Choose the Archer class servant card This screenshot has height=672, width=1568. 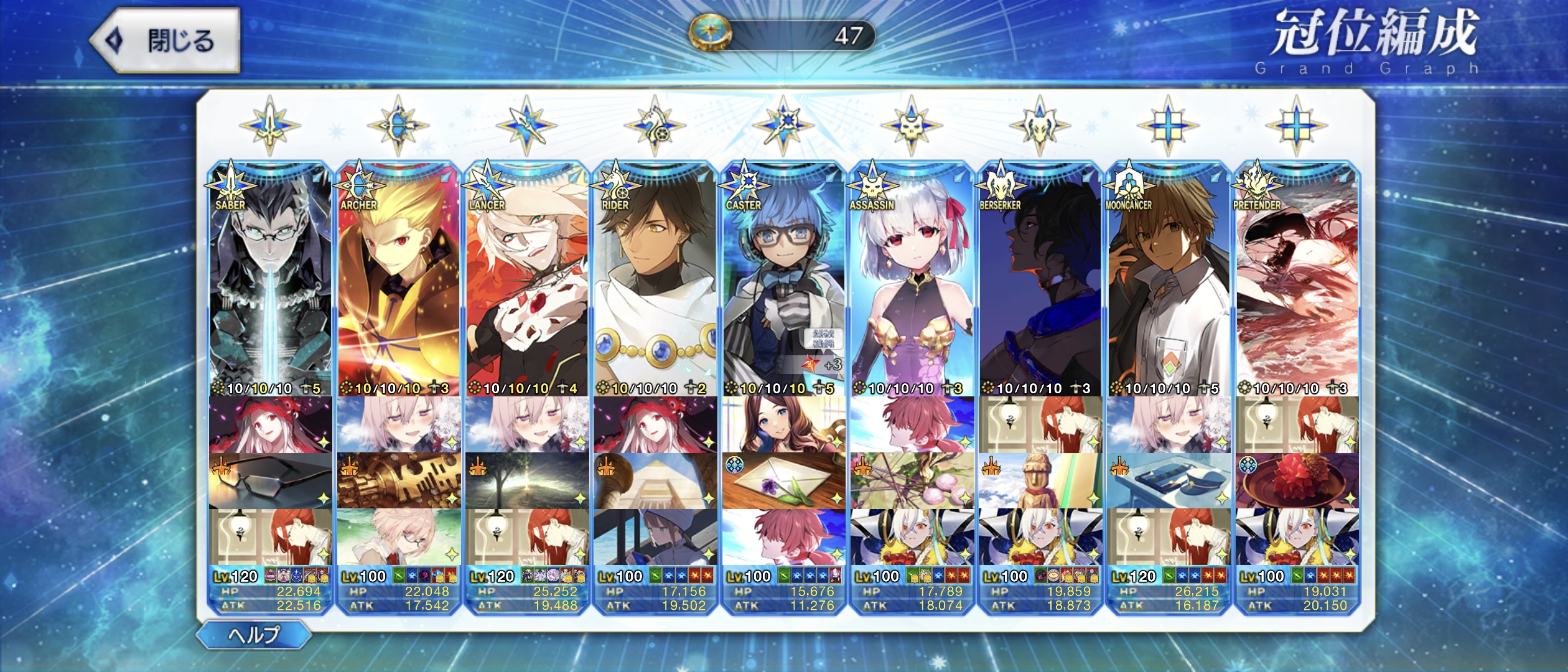(x=398, y=280)
